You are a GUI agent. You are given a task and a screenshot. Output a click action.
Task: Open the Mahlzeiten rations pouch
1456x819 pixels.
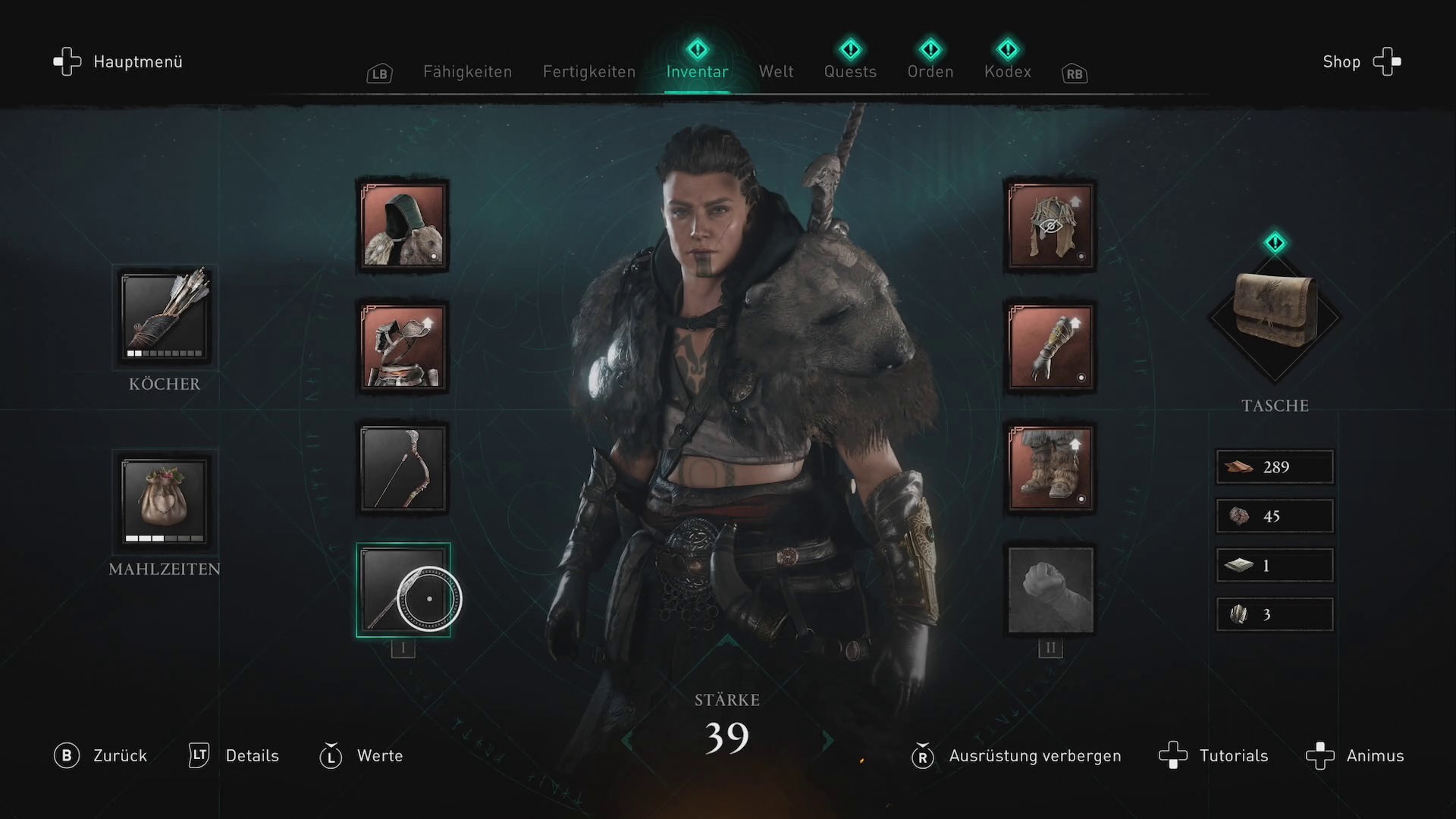point(165,502)
